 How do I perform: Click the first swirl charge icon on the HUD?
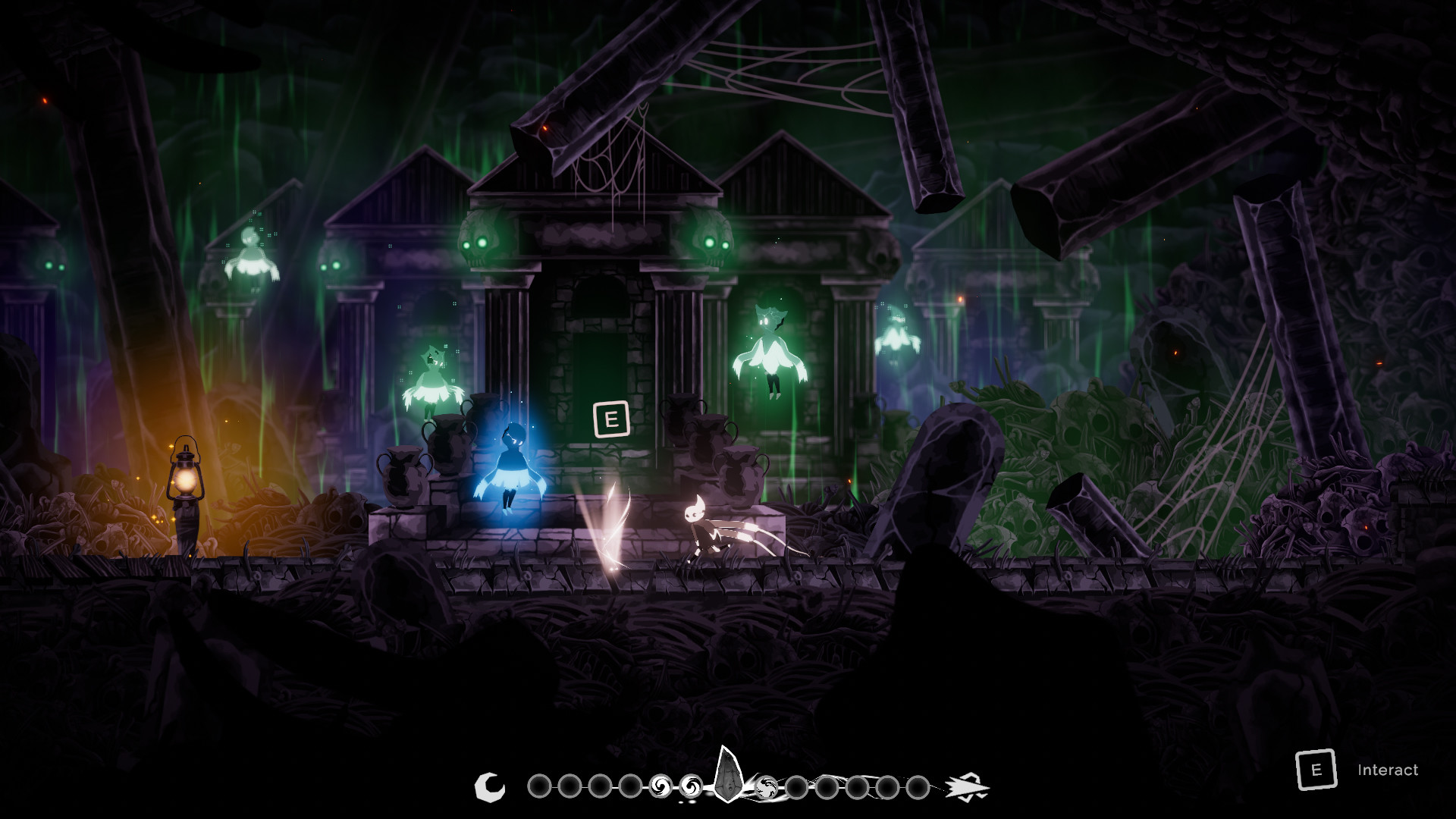click(661, 786)
